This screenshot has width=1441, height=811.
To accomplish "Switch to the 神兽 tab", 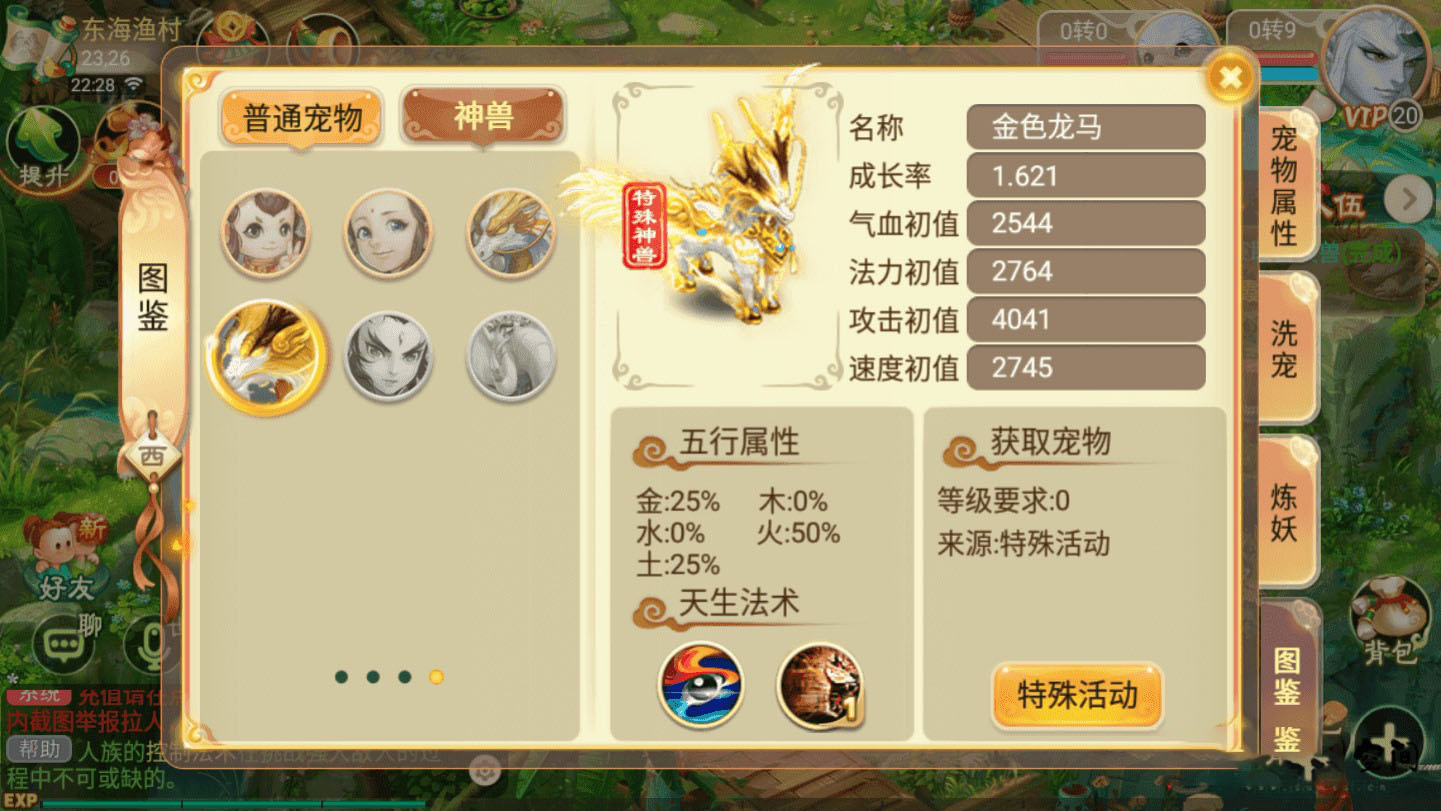I will 483,114.
